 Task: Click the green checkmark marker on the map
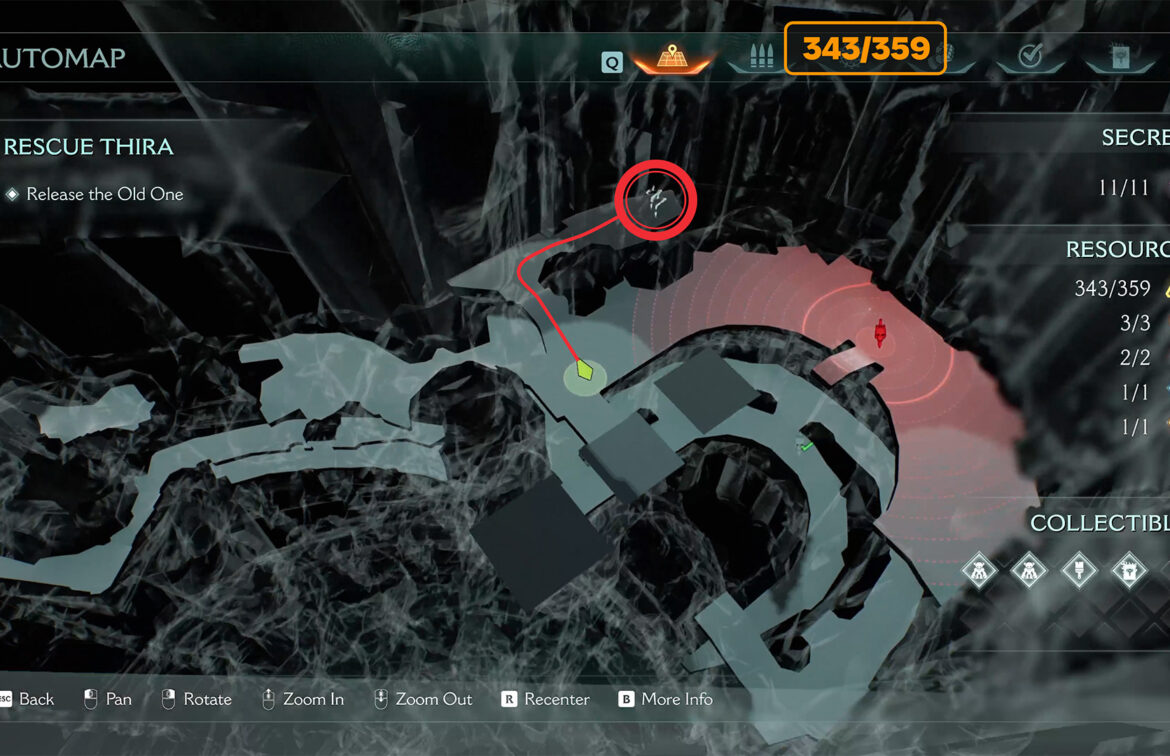click(804, 445)
